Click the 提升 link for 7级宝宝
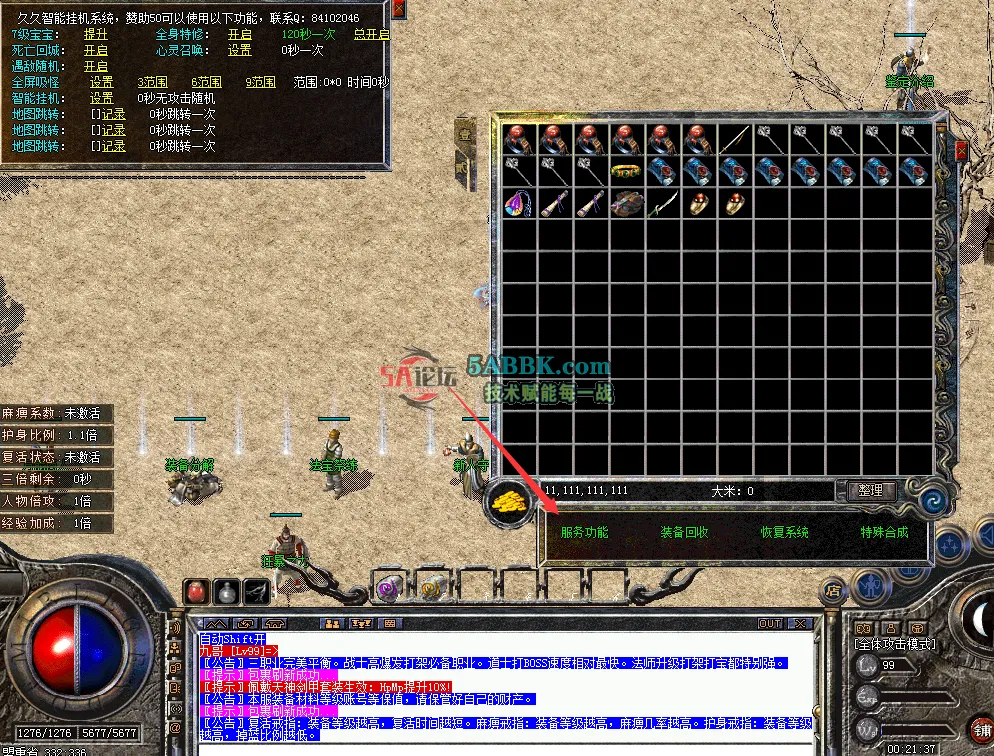Screen dimensions: 994x756 pos(96,34)
